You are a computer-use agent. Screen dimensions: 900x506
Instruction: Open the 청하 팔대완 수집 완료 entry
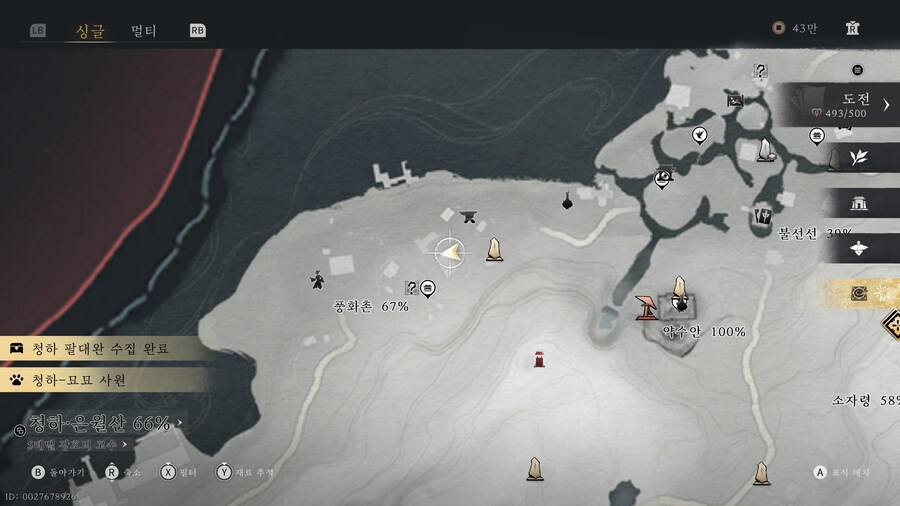100,348
